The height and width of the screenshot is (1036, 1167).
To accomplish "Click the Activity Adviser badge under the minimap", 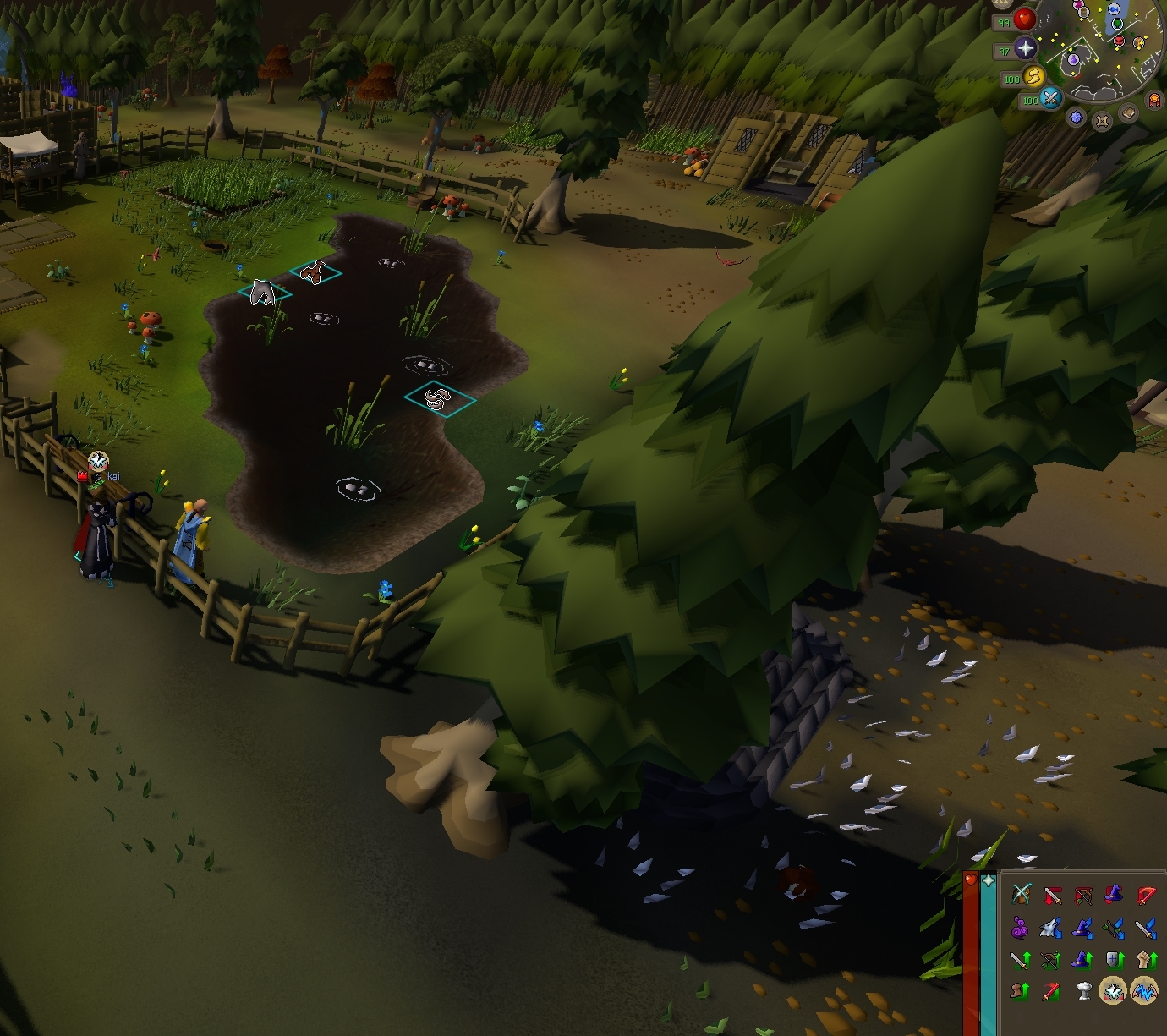I will 1154,101.
